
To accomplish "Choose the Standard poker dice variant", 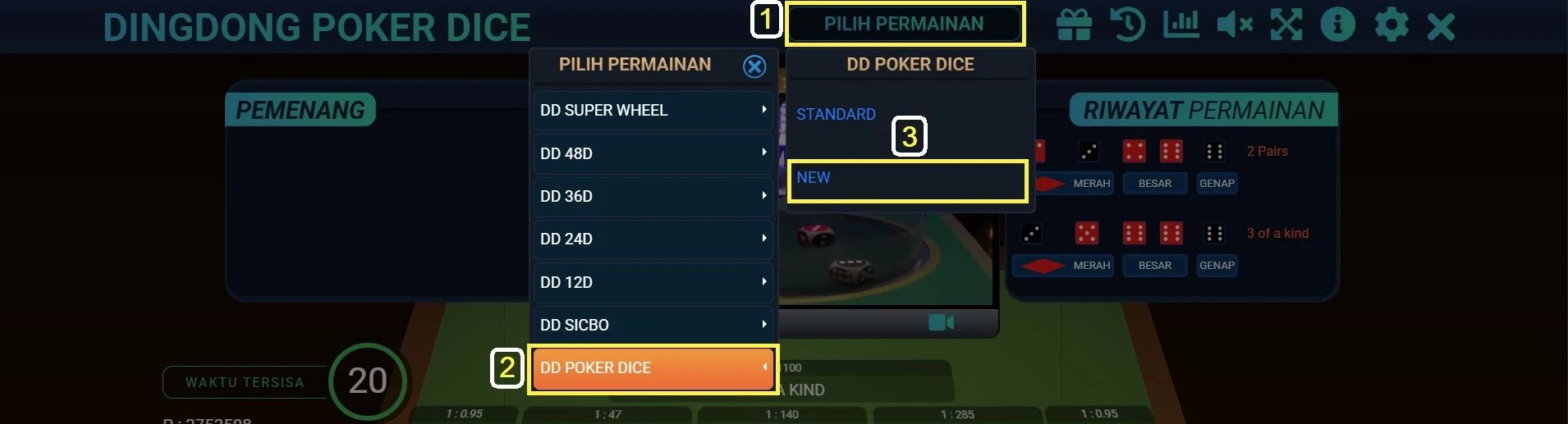I will (x=836, y=114).
